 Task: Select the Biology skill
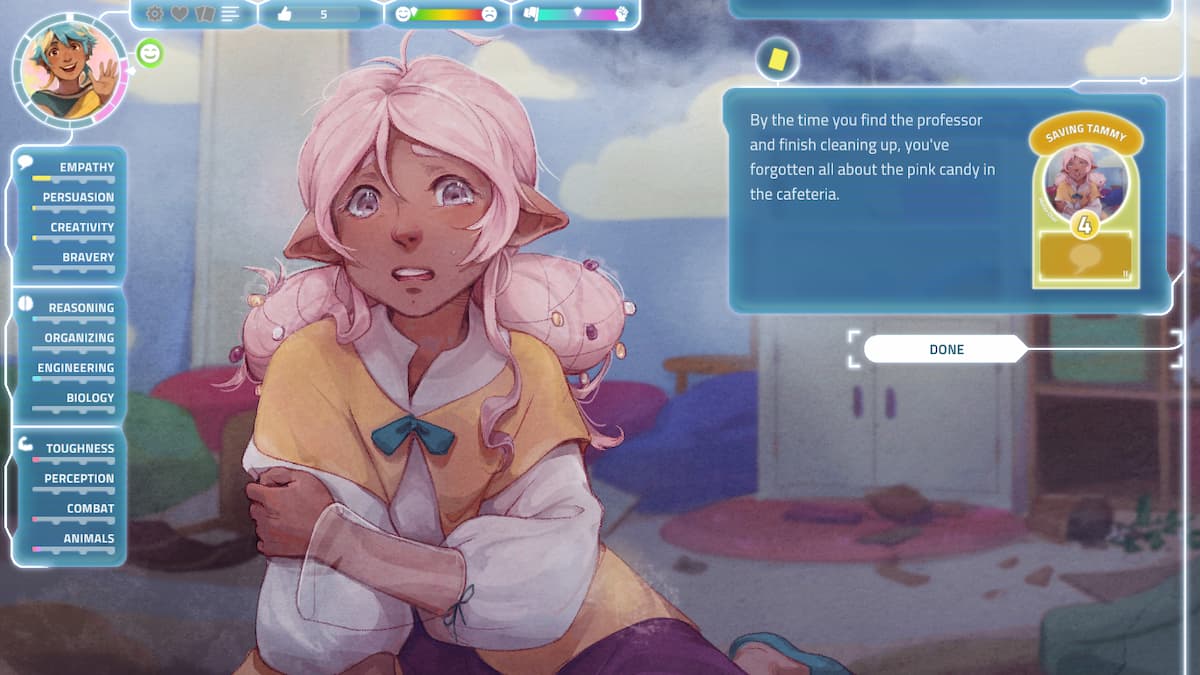pyautogui.click(x=90, y=398)
